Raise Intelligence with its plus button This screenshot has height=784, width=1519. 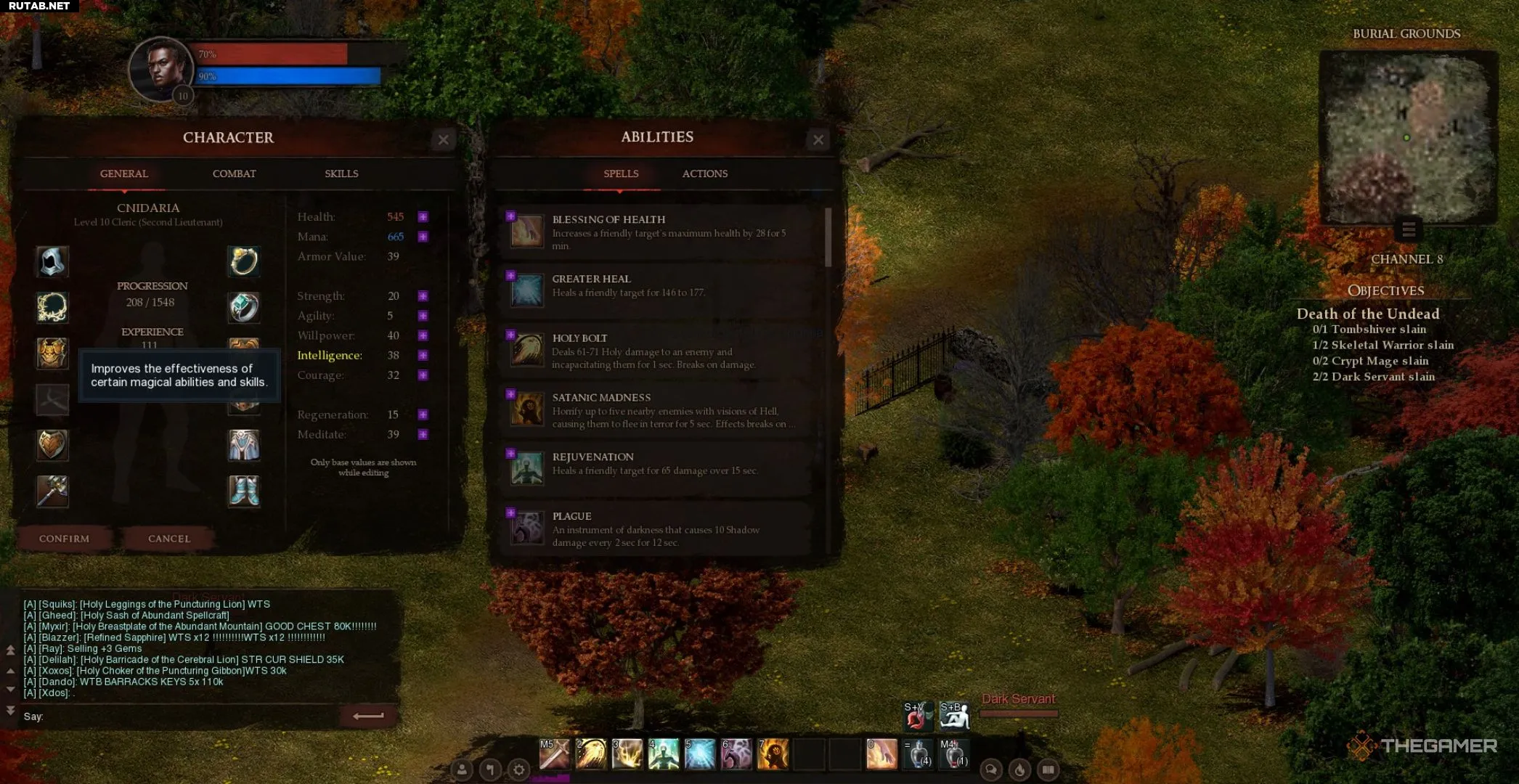coord(423,355)
